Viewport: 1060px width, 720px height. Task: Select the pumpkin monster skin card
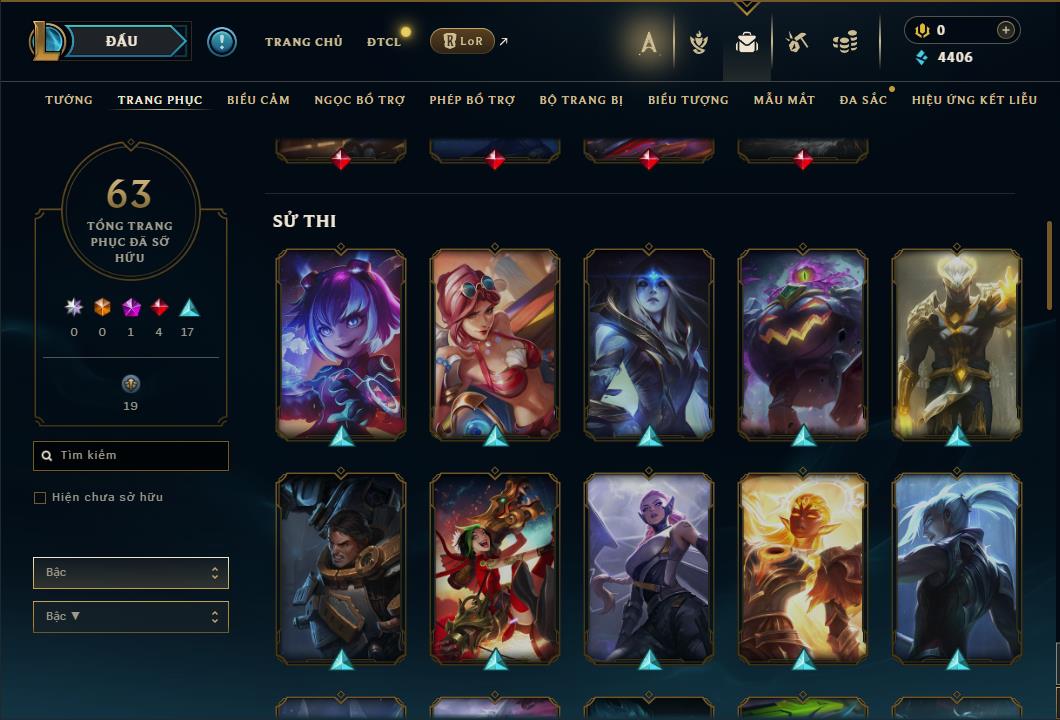803,342
